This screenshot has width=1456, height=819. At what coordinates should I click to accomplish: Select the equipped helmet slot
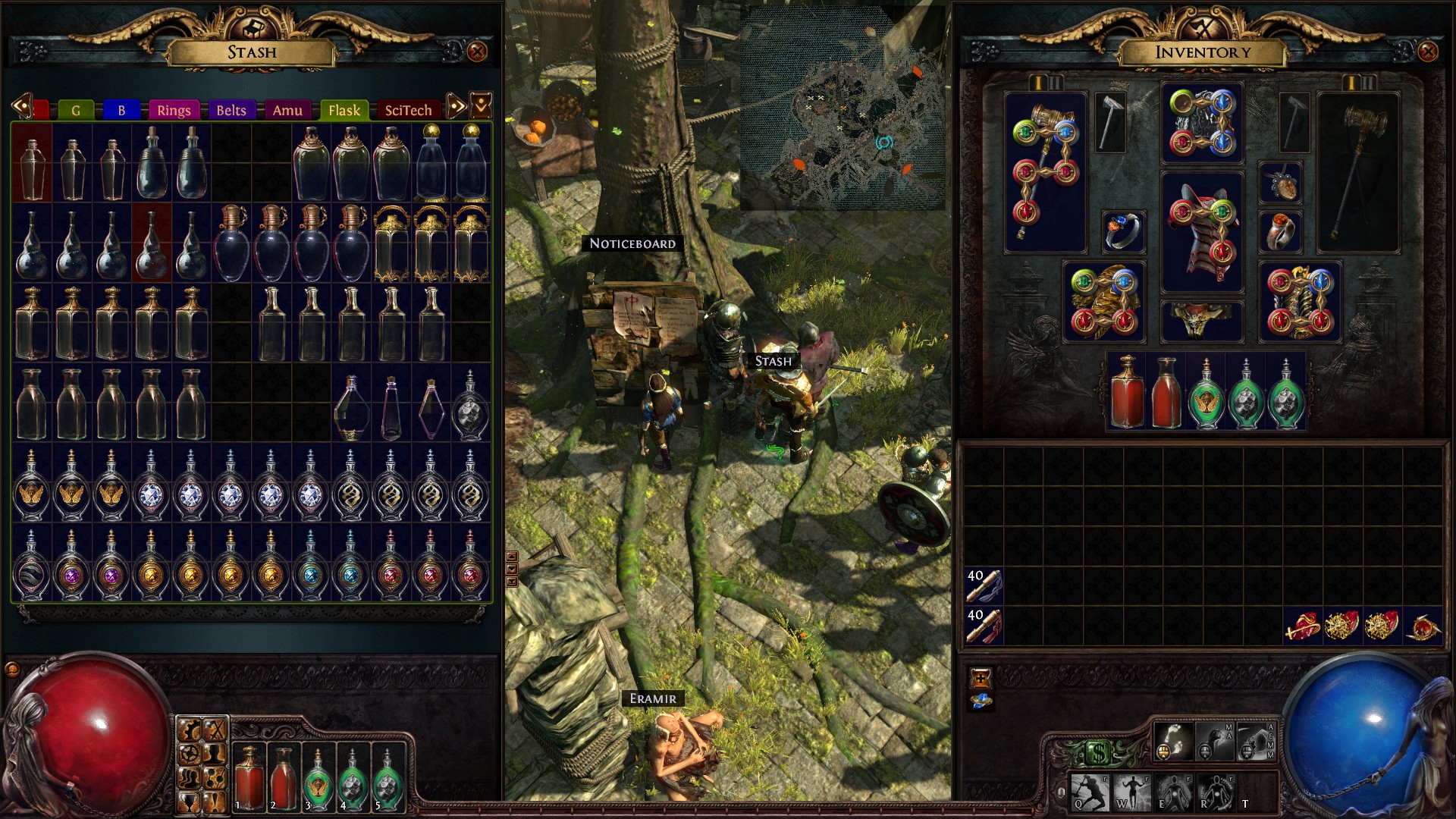[1202, 123]
